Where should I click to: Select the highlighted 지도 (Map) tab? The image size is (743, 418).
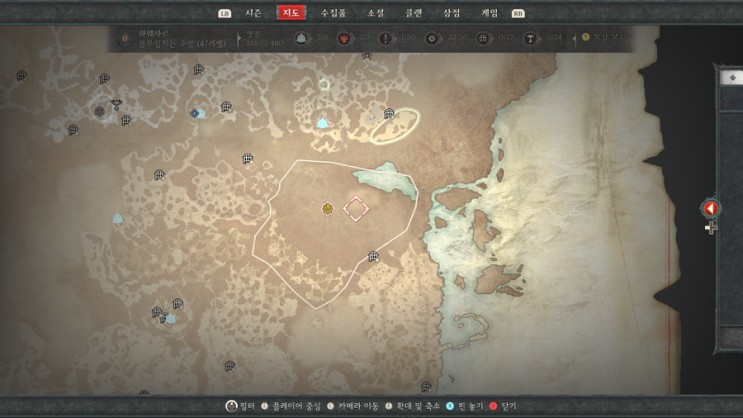tap(292, 13)
